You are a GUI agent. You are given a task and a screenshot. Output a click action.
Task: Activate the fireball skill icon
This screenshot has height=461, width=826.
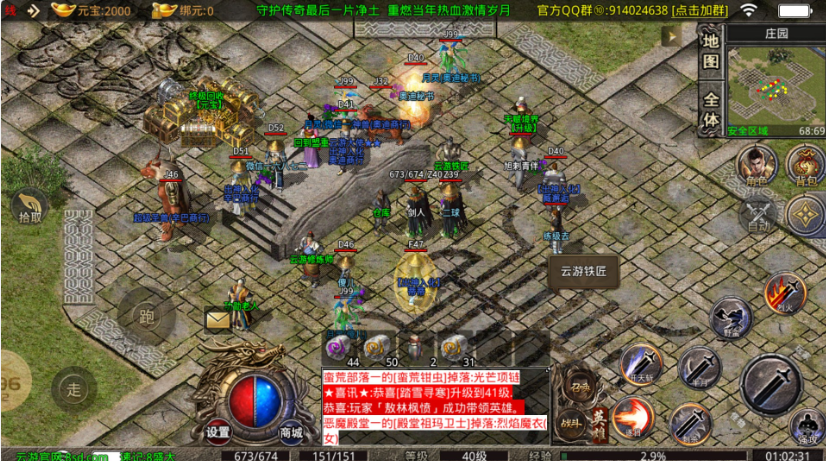631,417
